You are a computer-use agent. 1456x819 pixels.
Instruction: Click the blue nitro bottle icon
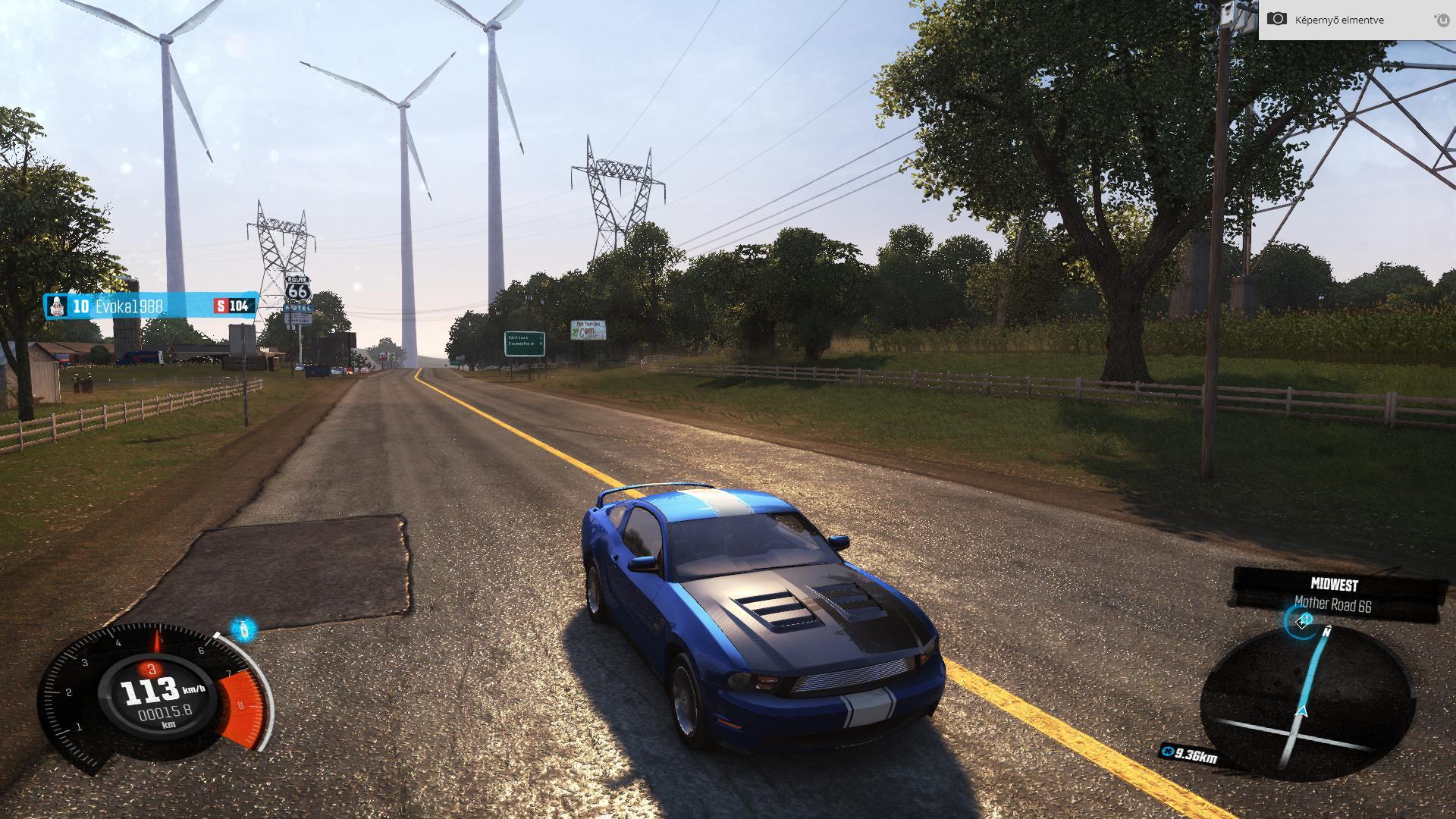243,629
